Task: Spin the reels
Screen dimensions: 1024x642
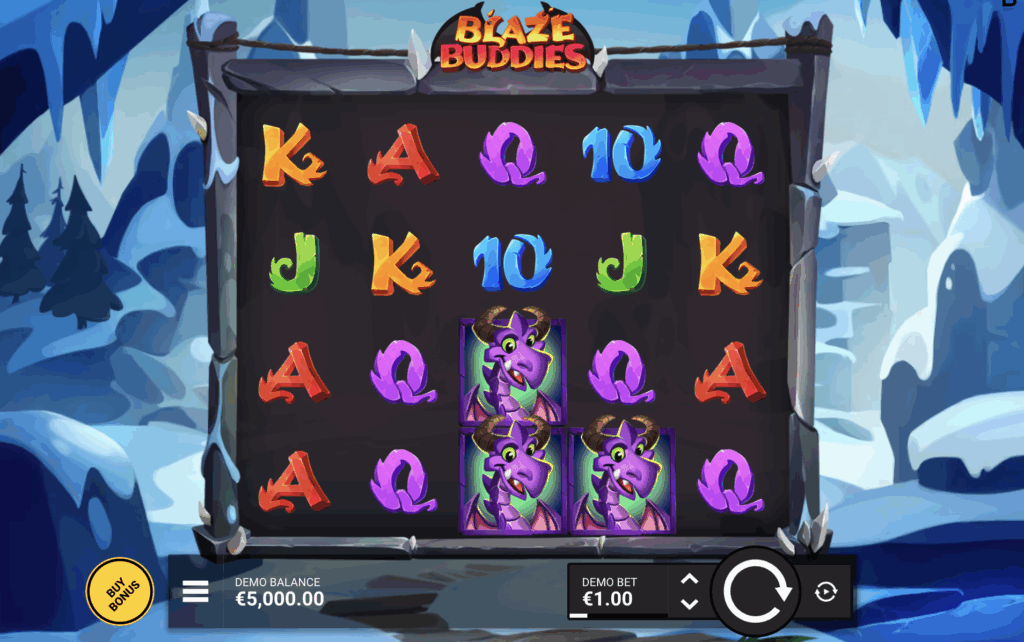Action: [x=757, y=592]
